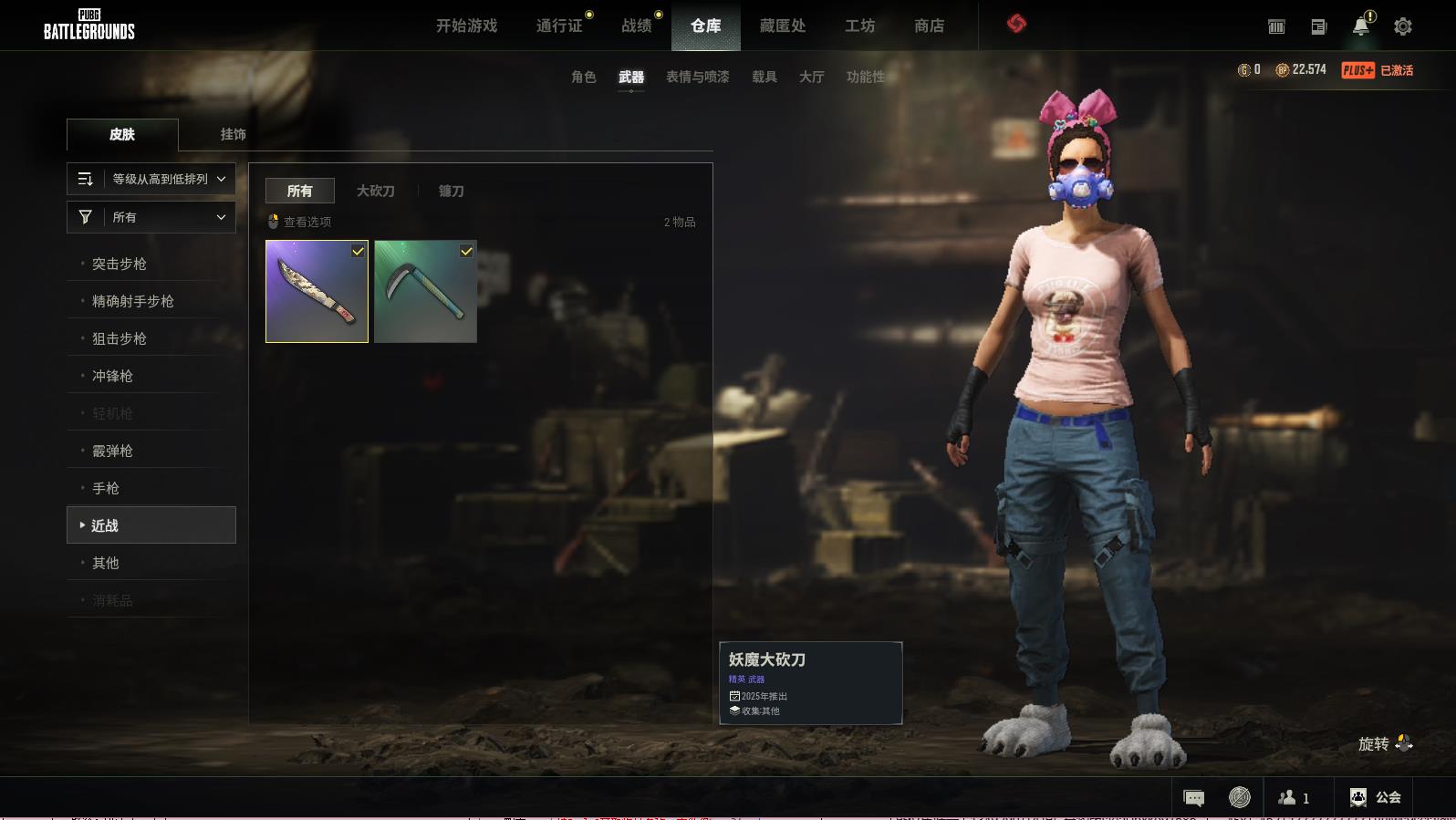Open the 载具 vehicles sub-tab

pyautogui.click(x=764, y=77)
